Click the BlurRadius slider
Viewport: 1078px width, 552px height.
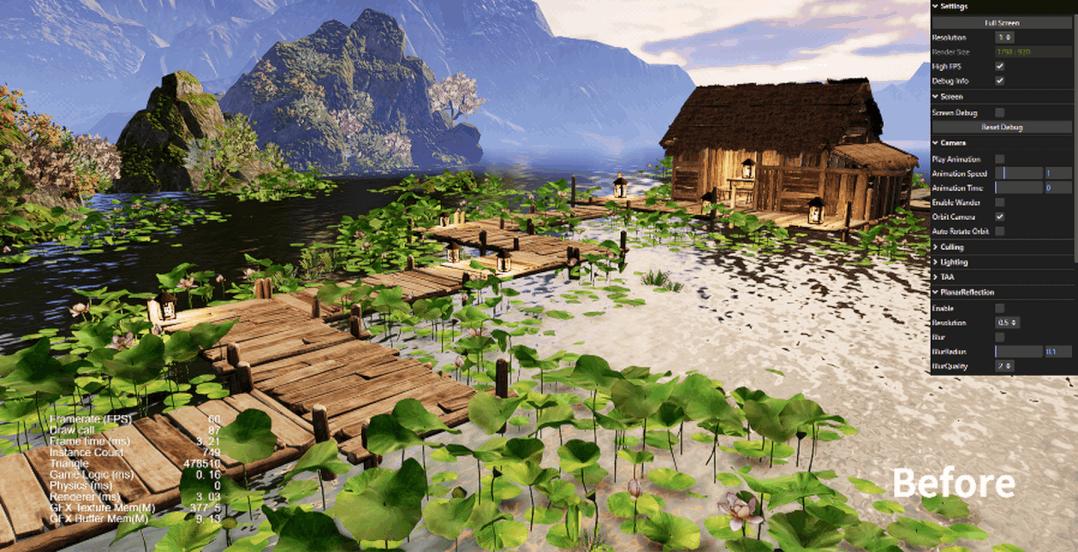pyautogui.click(x=1019, y=352)
